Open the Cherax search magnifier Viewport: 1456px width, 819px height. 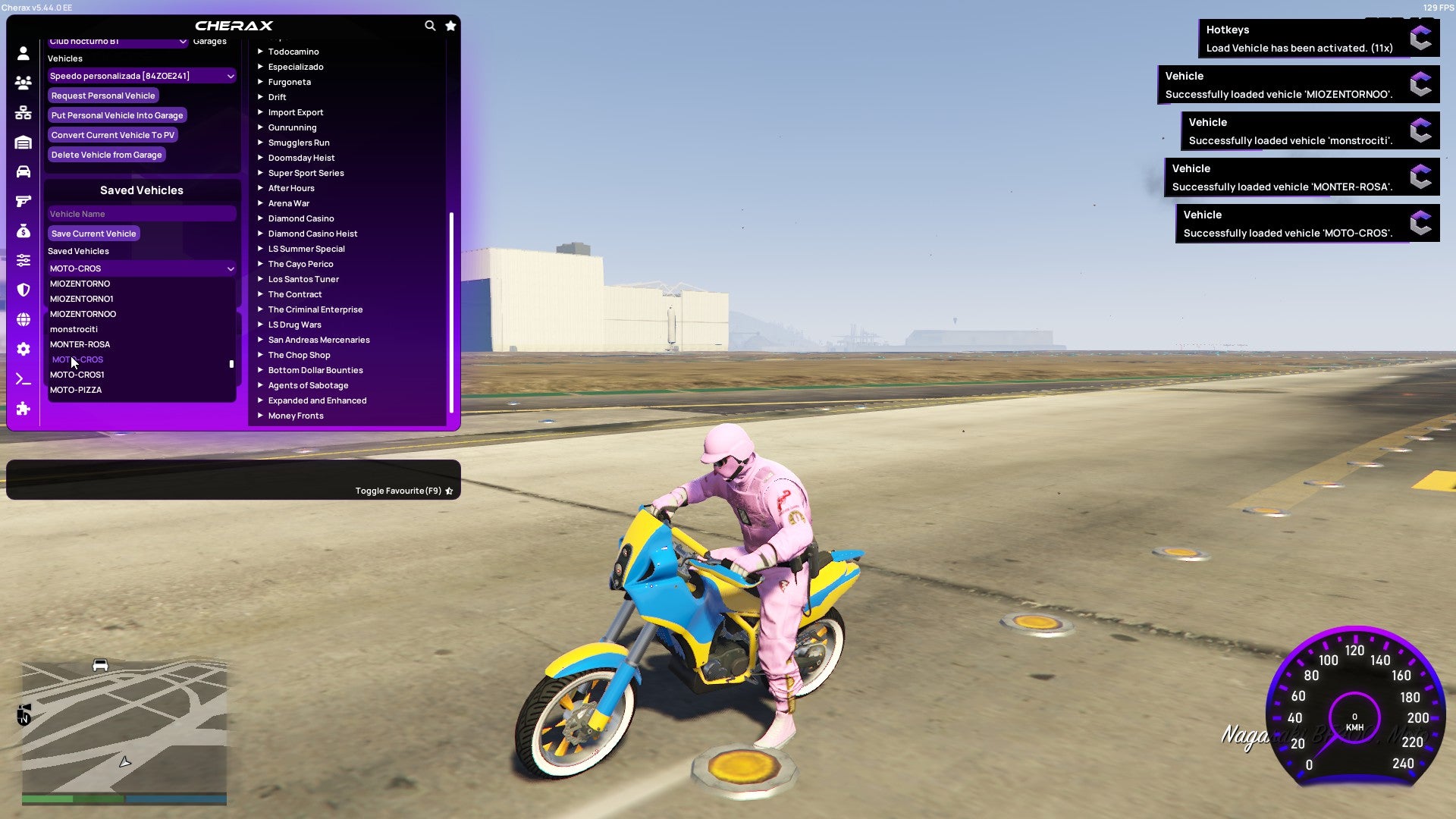click(x=430, y=25)
